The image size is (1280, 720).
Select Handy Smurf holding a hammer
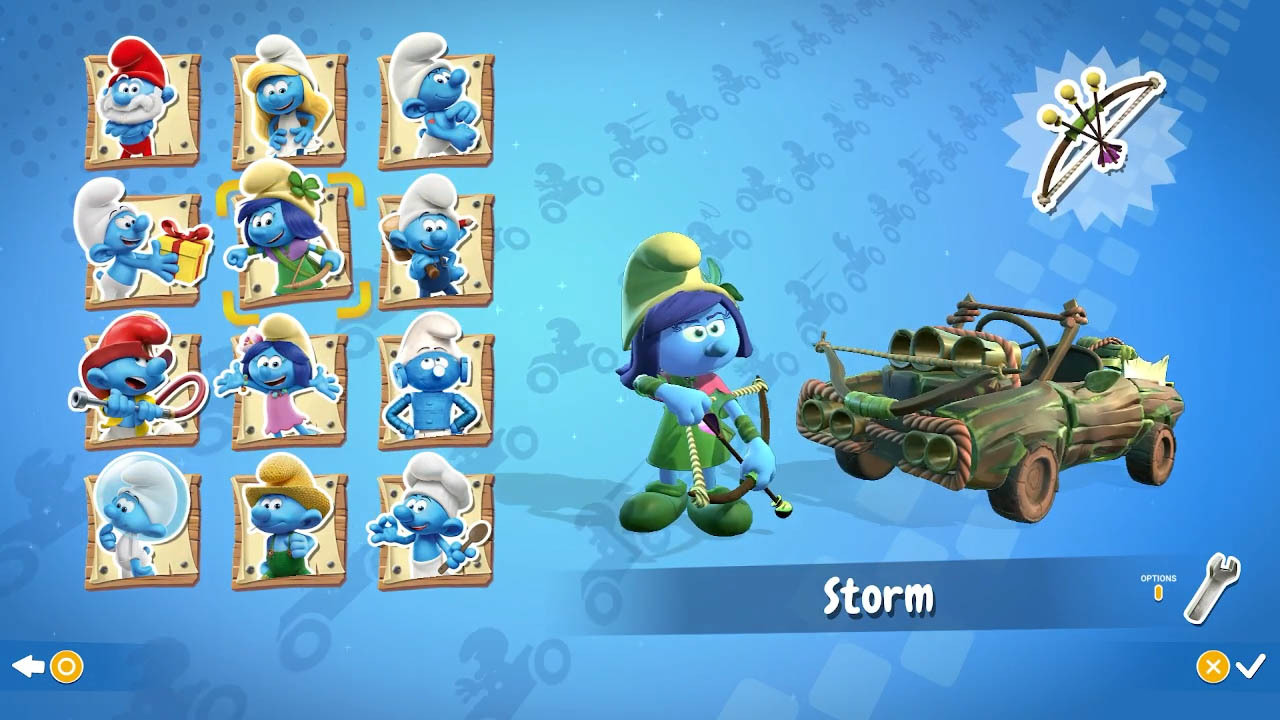pyautogui.click(x=435, y=245)
